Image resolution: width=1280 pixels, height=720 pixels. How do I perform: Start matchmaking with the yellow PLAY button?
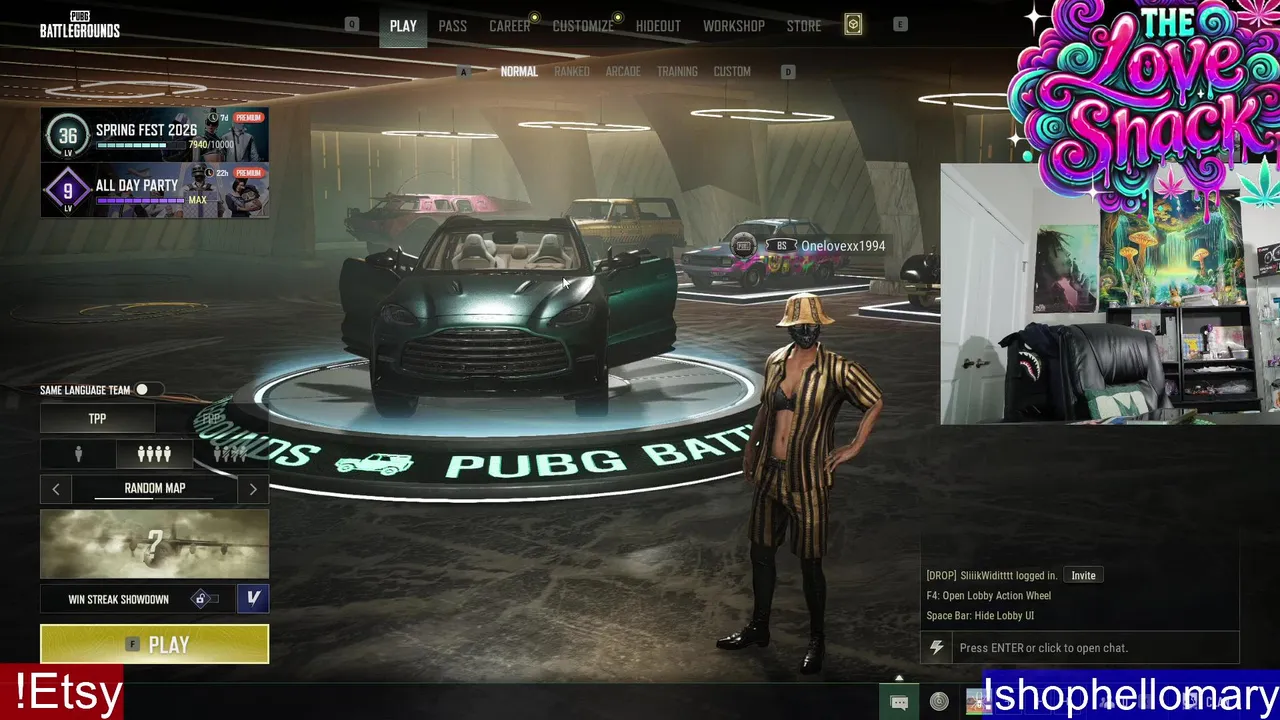click(154, 644)
